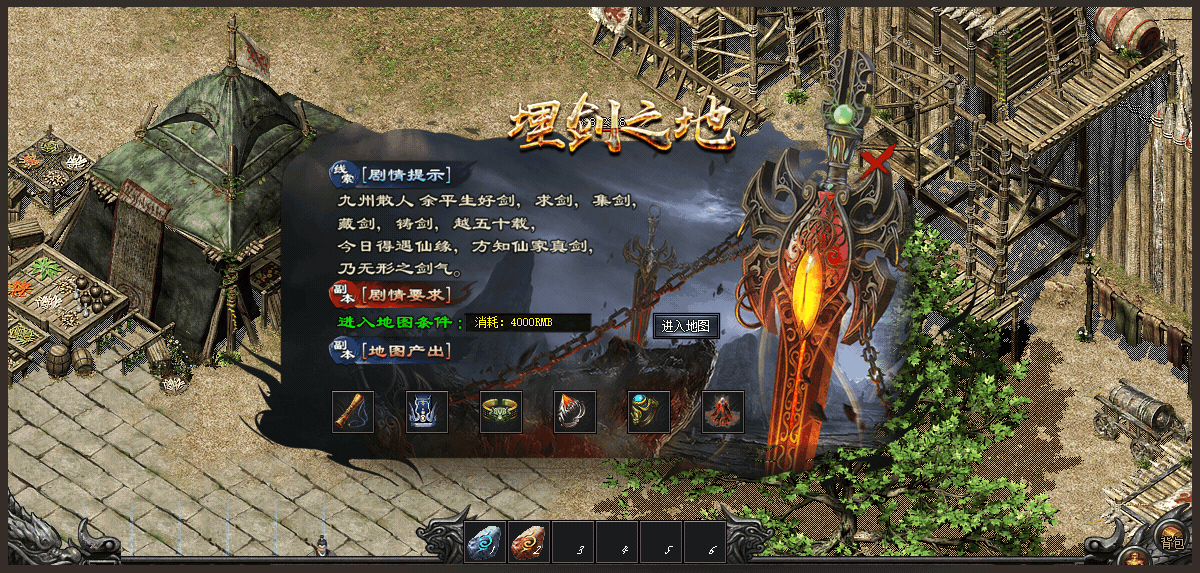1200x573 pixels.
Task: Click the 进入地图 enter map button
Action: (x=686, y=326)
